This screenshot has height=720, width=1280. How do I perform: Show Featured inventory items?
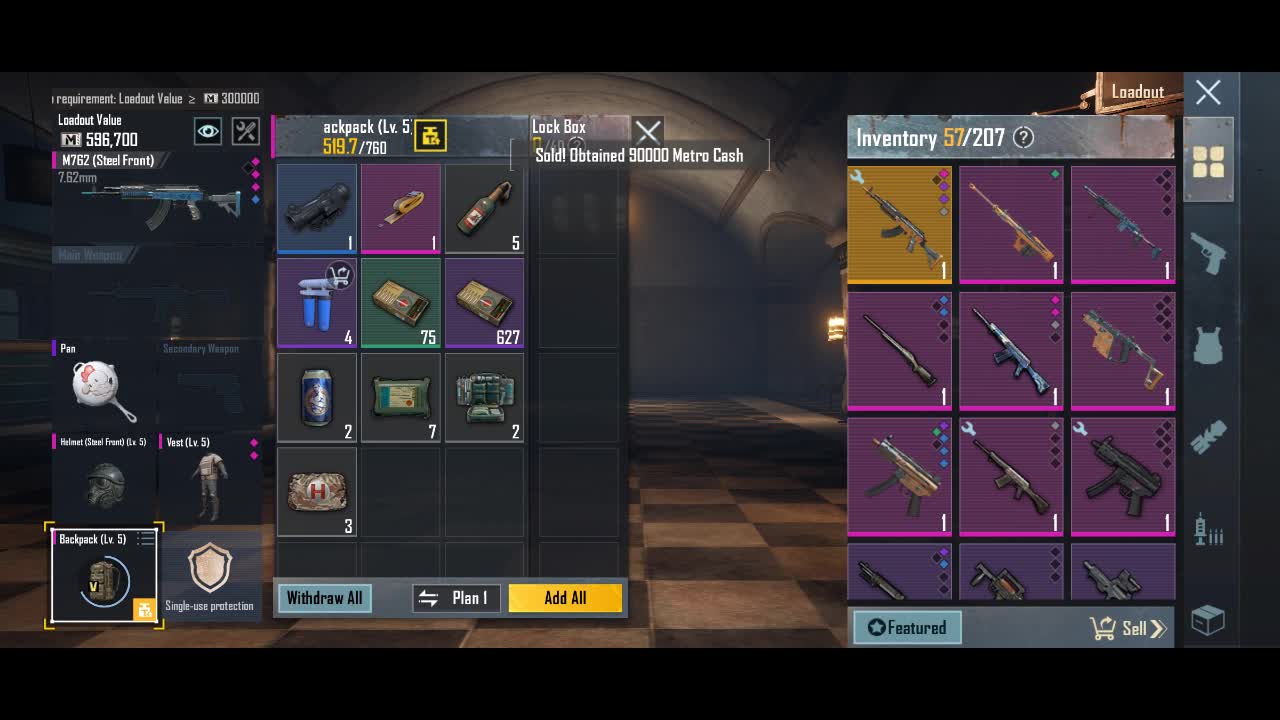907,628
